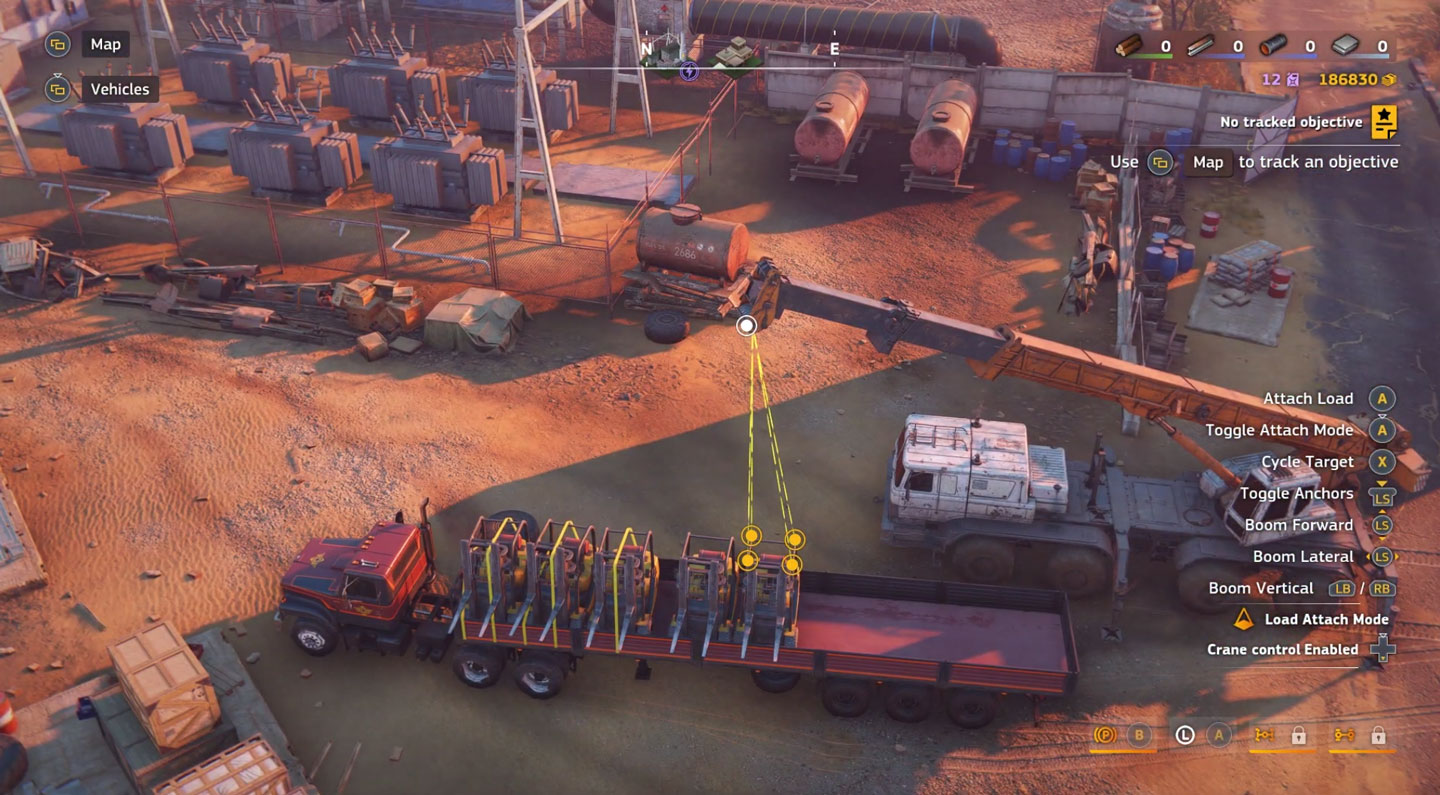Select the lightning bolt marker on the compass
Viewport: 1440px width, 795px height.
point(689,71)
